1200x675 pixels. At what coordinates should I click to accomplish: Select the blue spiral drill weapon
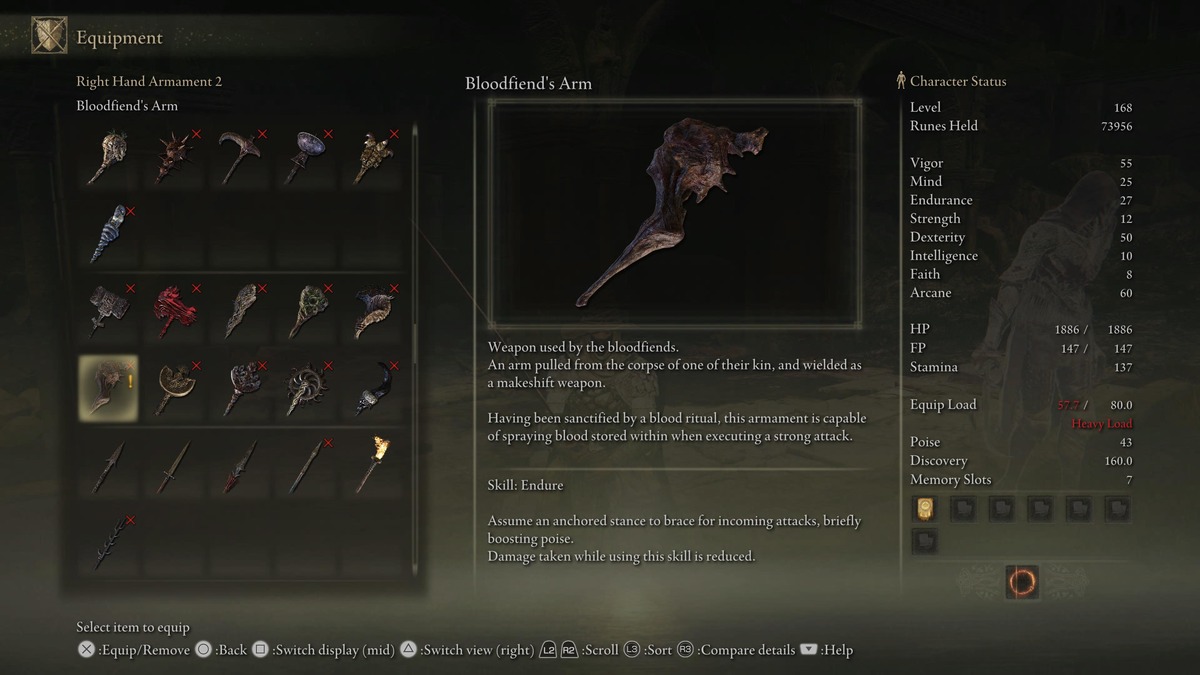[x=109, y=233]
